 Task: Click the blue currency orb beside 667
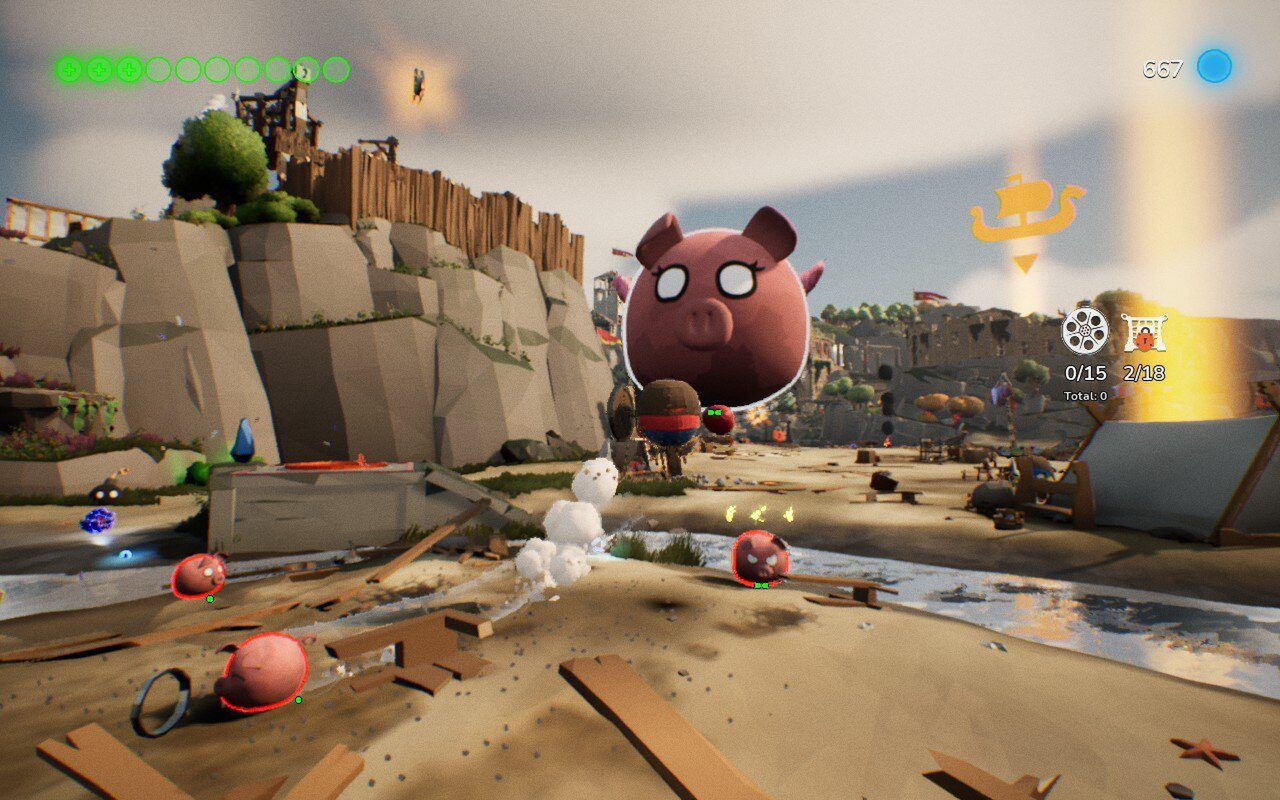(x=1212, y=68)
